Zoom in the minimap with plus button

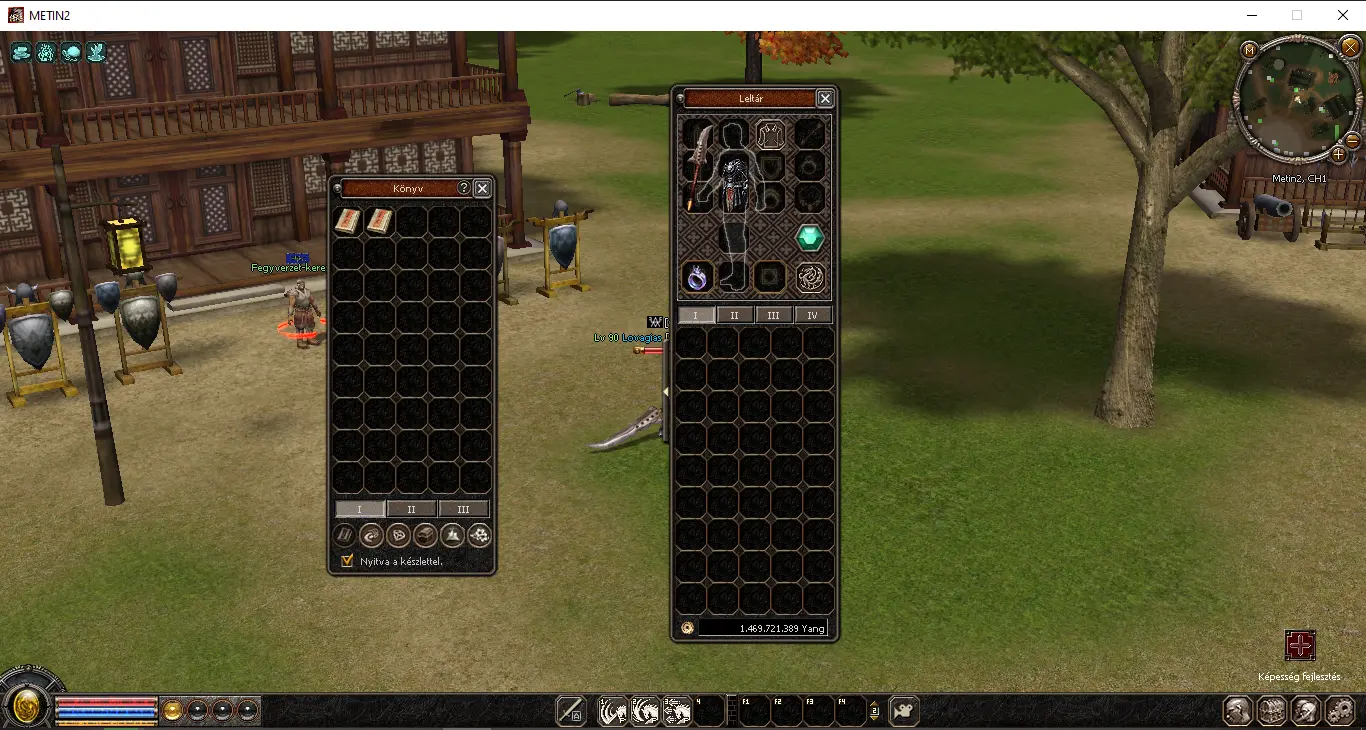click(x=1339, y=154)
